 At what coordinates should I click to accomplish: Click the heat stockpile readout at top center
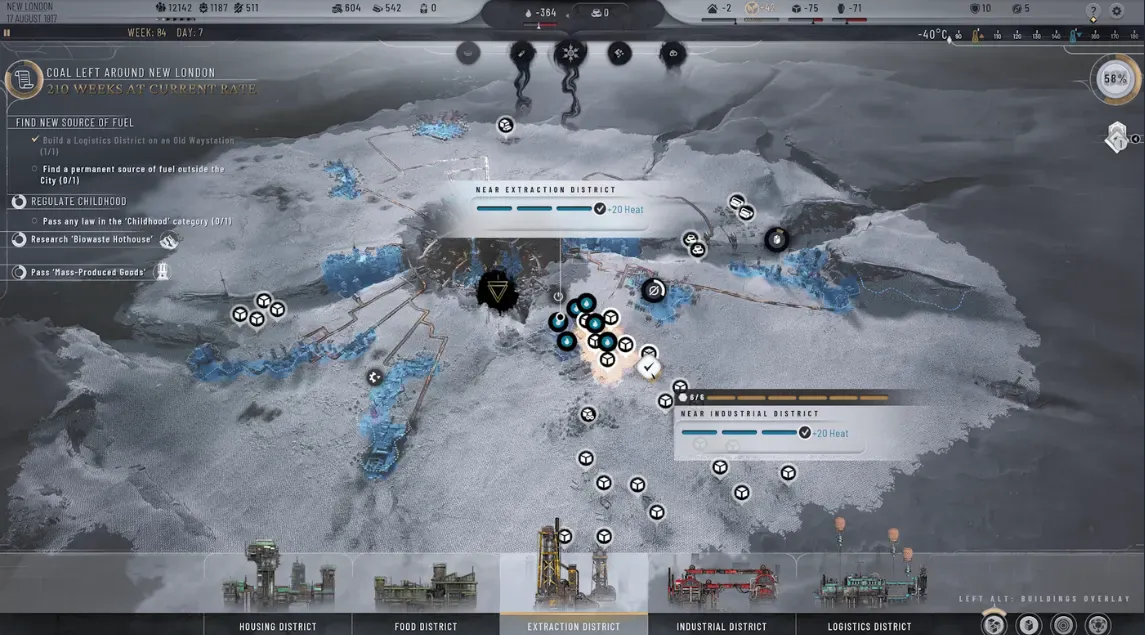coord(545,13)
